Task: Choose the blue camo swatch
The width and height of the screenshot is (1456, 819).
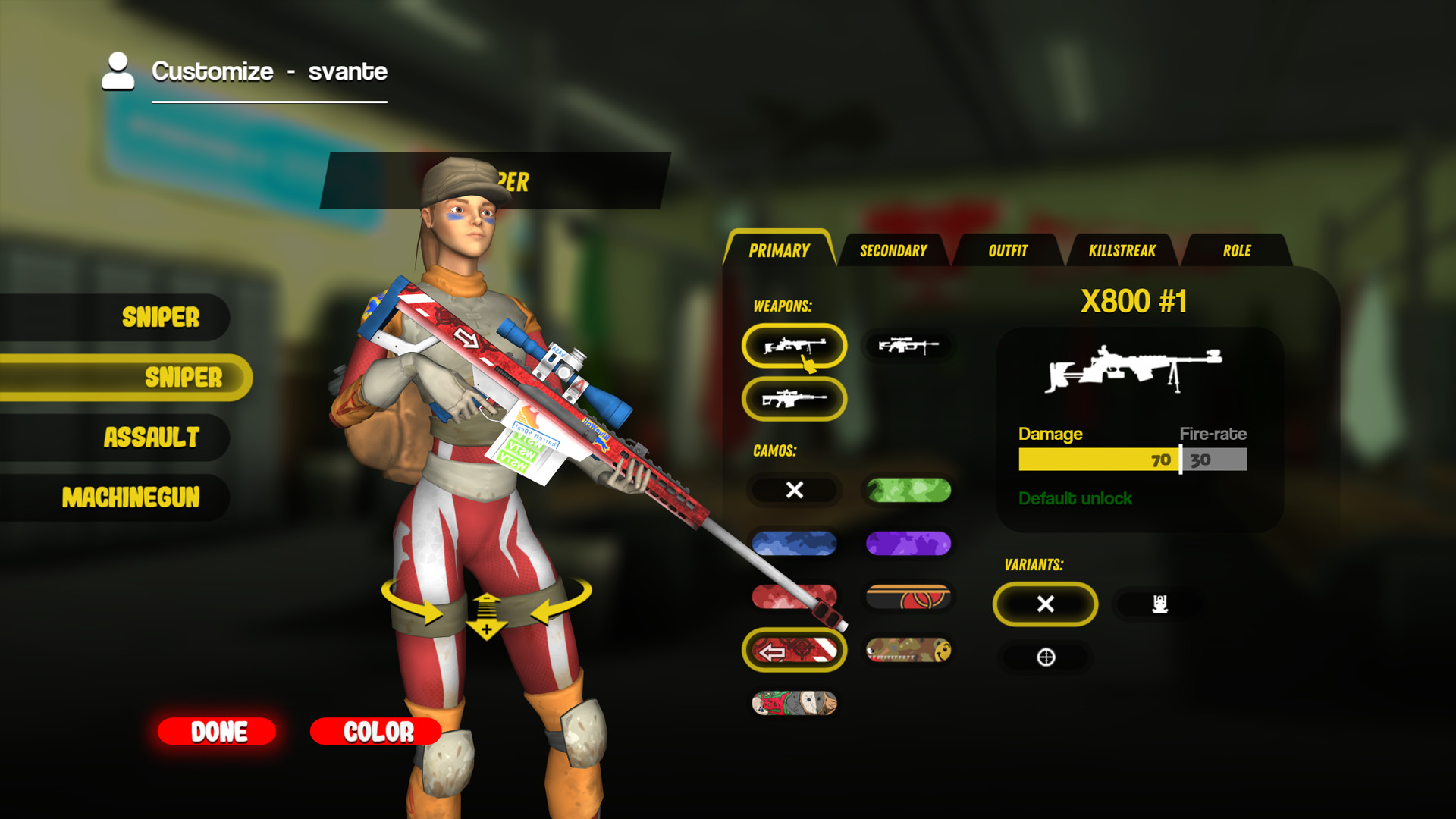Action: [794, 544]
